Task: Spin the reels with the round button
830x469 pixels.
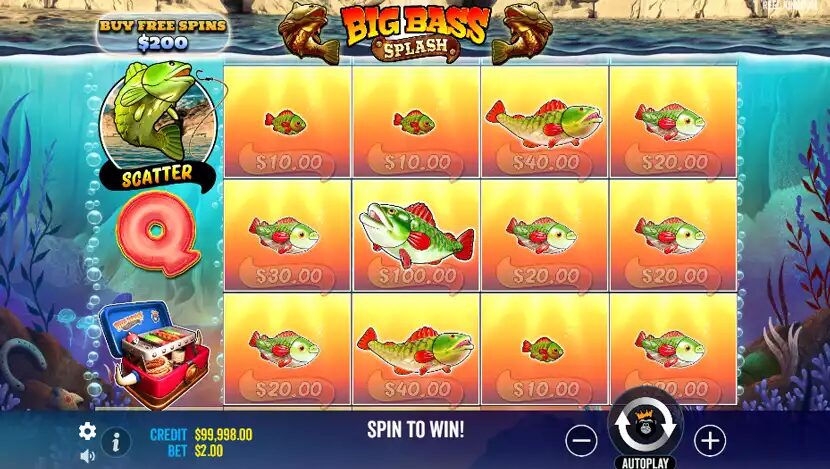Action: point(645,425)
